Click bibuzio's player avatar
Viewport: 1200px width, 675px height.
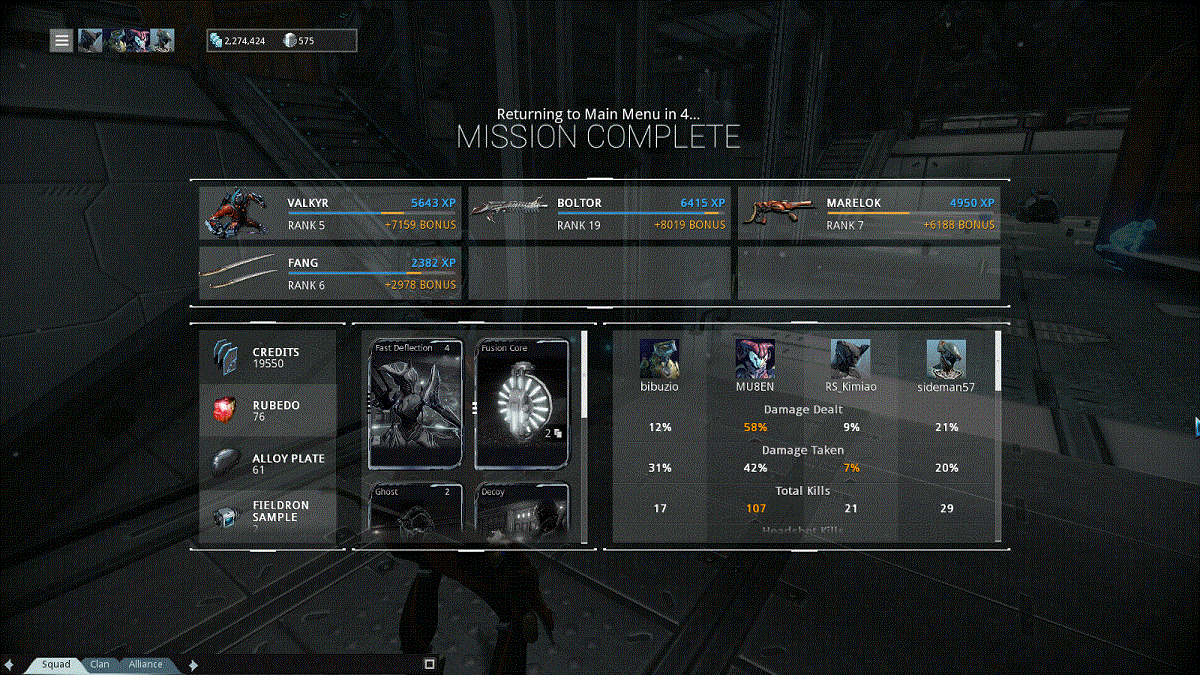click(659, 359)
